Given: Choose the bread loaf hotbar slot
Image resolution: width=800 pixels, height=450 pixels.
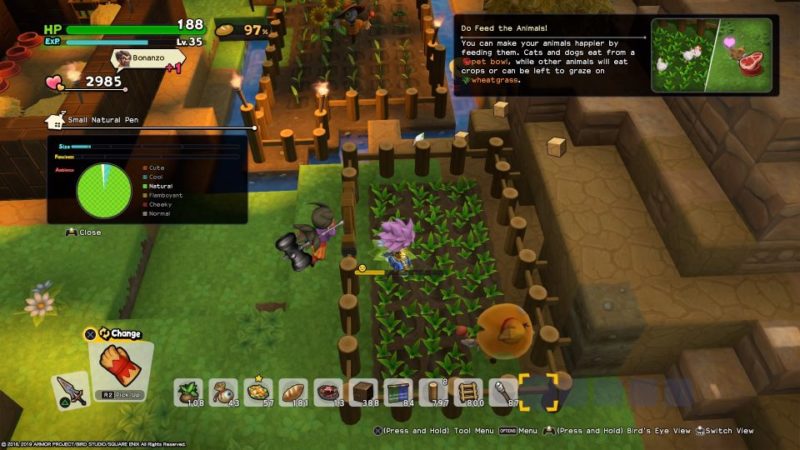Looking at the screenshot, I should pos(293,391).
